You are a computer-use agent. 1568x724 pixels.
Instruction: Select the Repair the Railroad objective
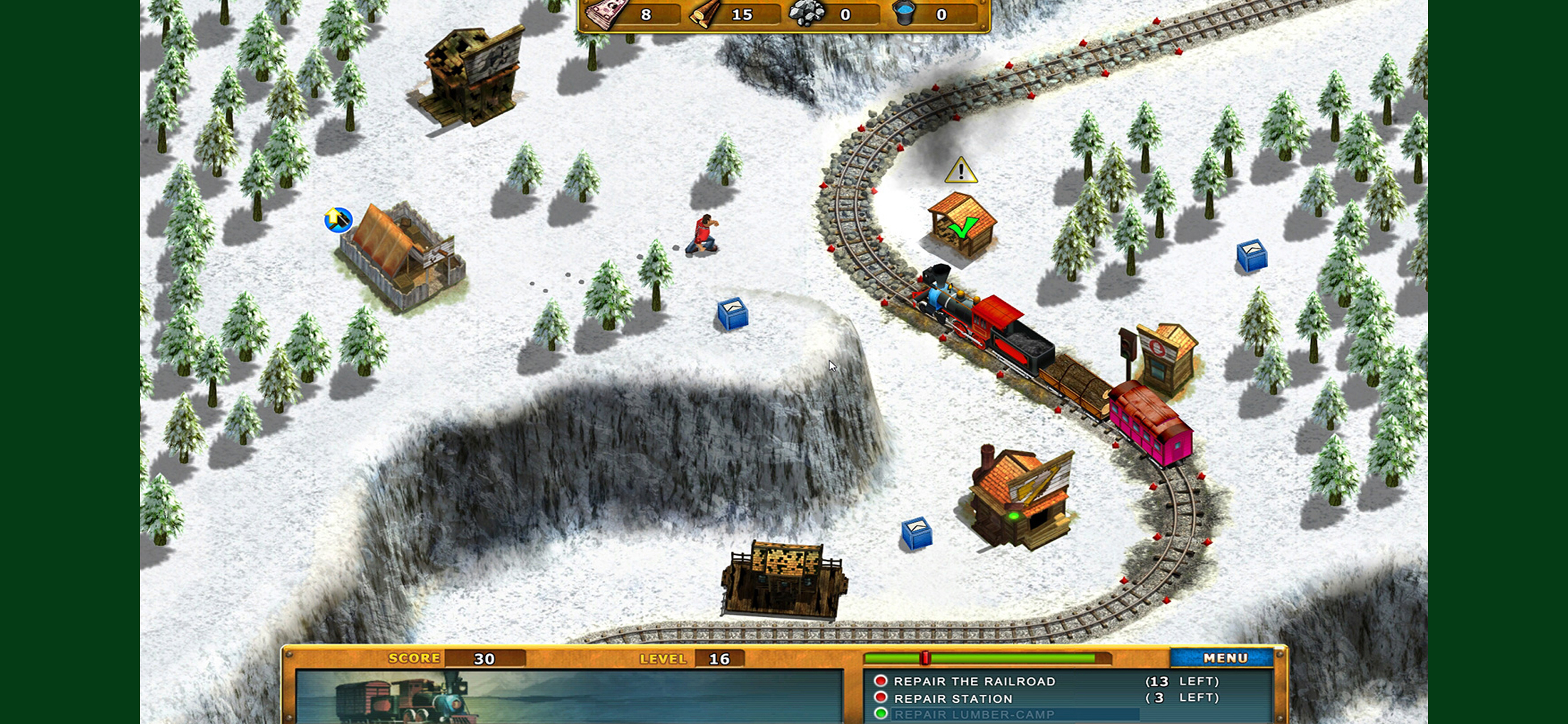click(x=974, y=681)
